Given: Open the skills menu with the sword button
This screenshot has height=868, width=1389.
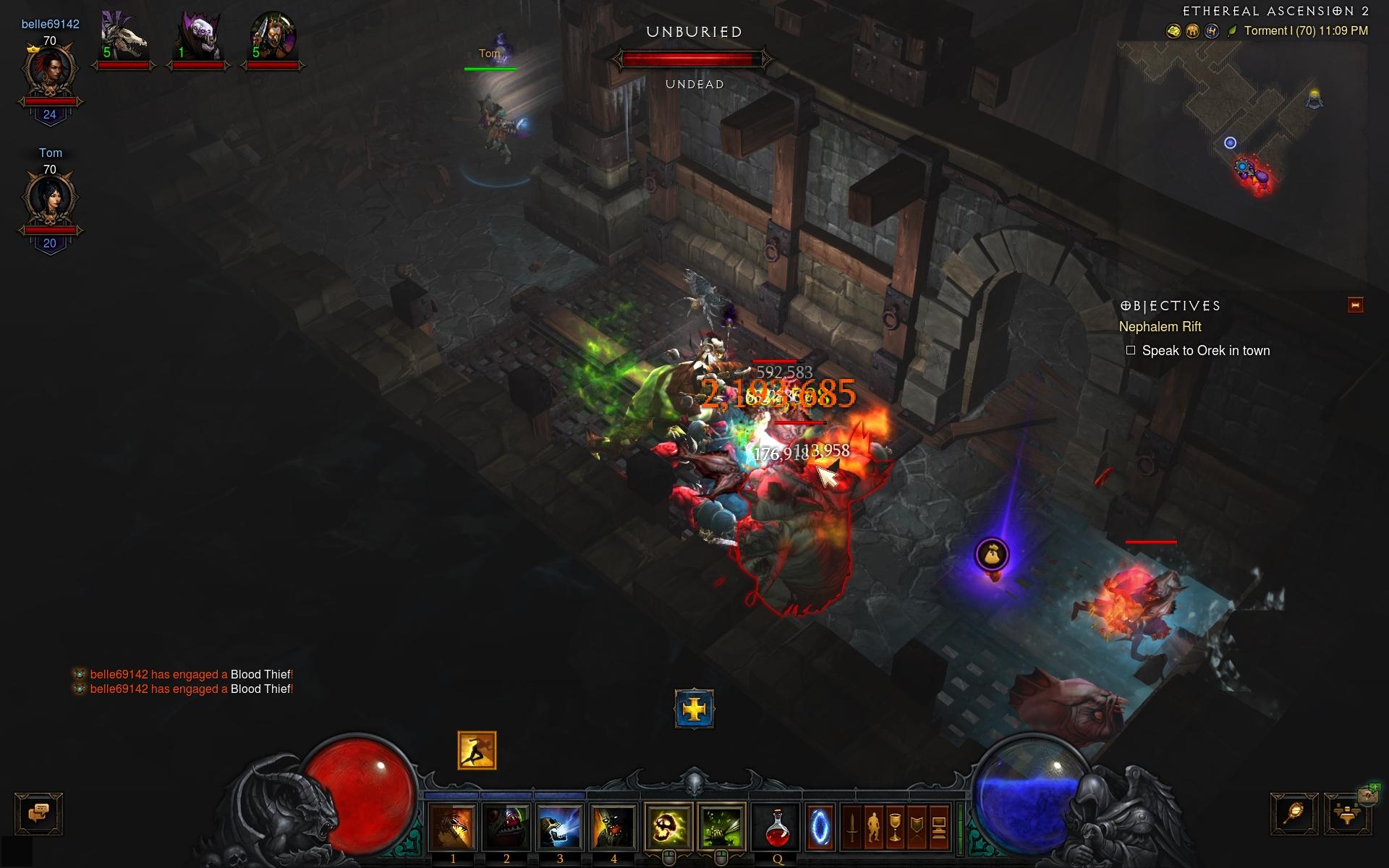Looking at the screenshot, I should point(852,826).
